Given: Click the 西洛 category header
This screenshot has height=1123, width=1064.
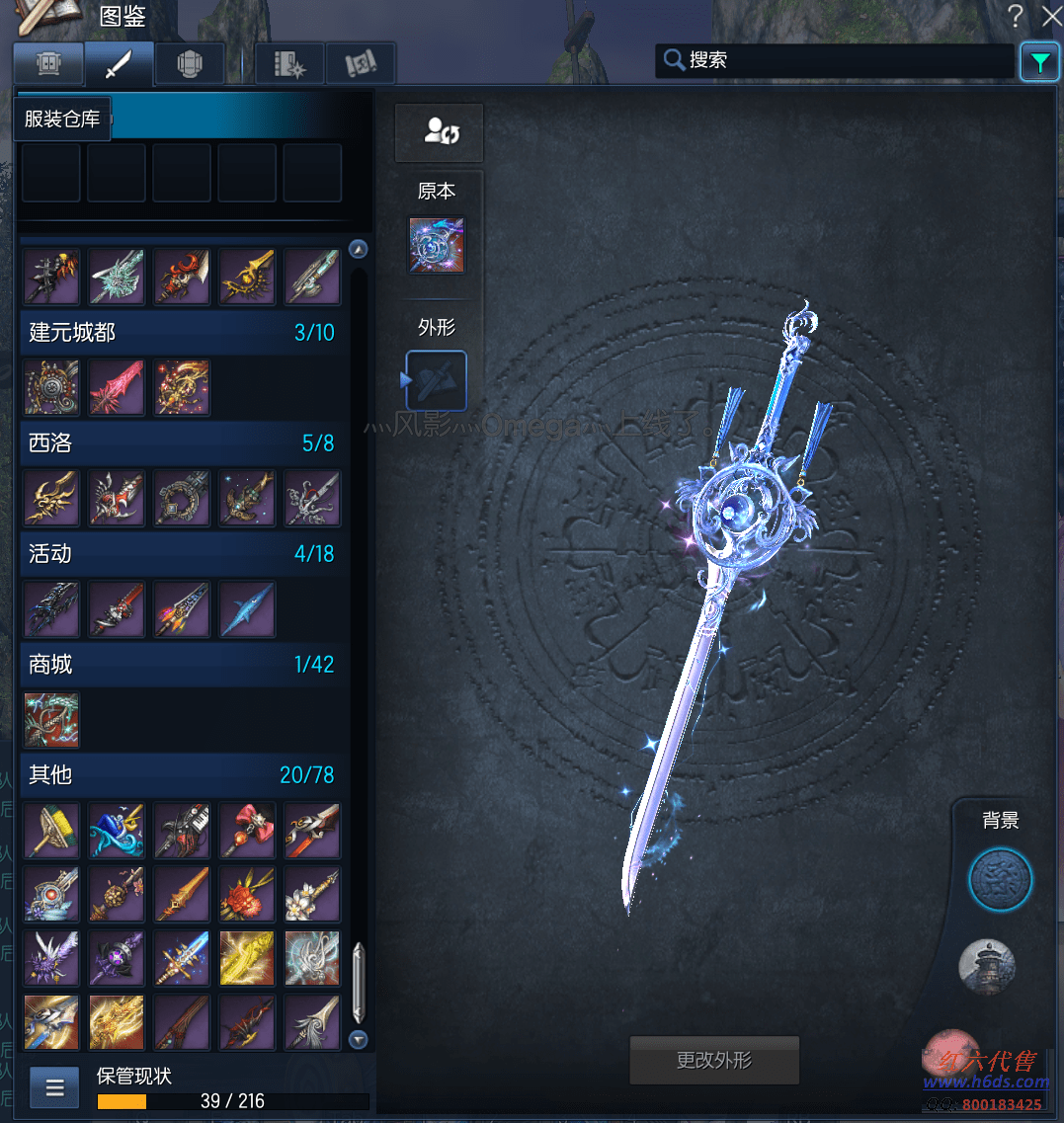Looking at the screenshot, I should coord(182,443).
